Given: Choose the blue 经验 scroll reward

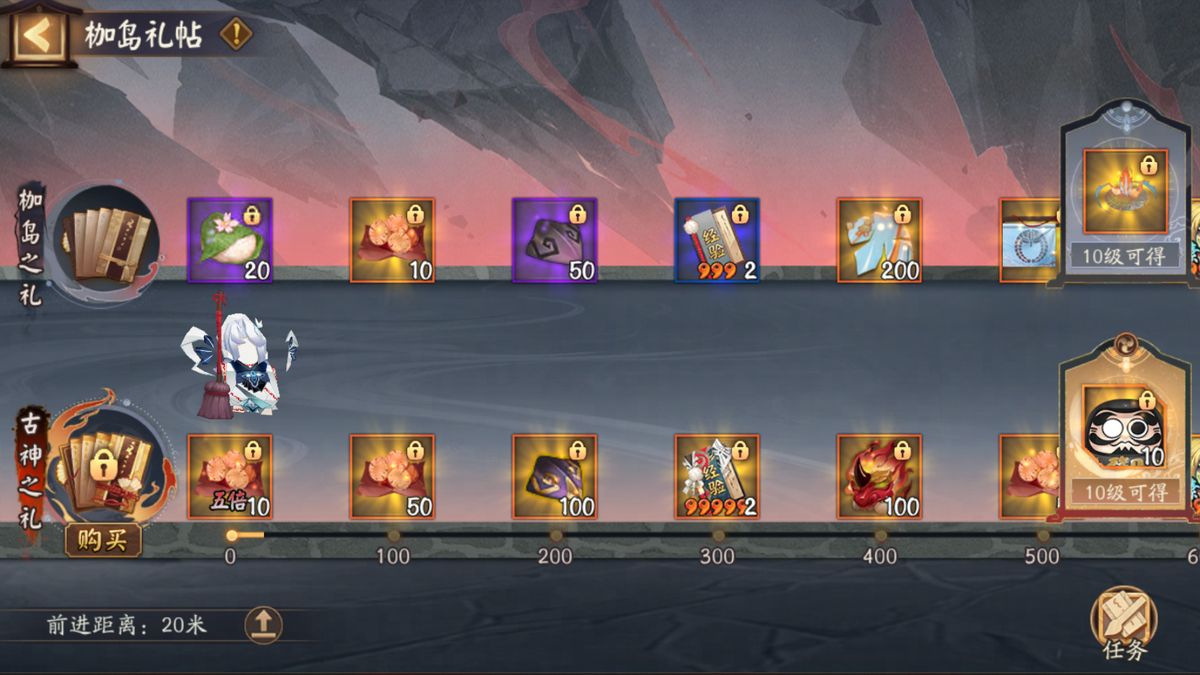Looking at the screenshot, I should [717, 240].
